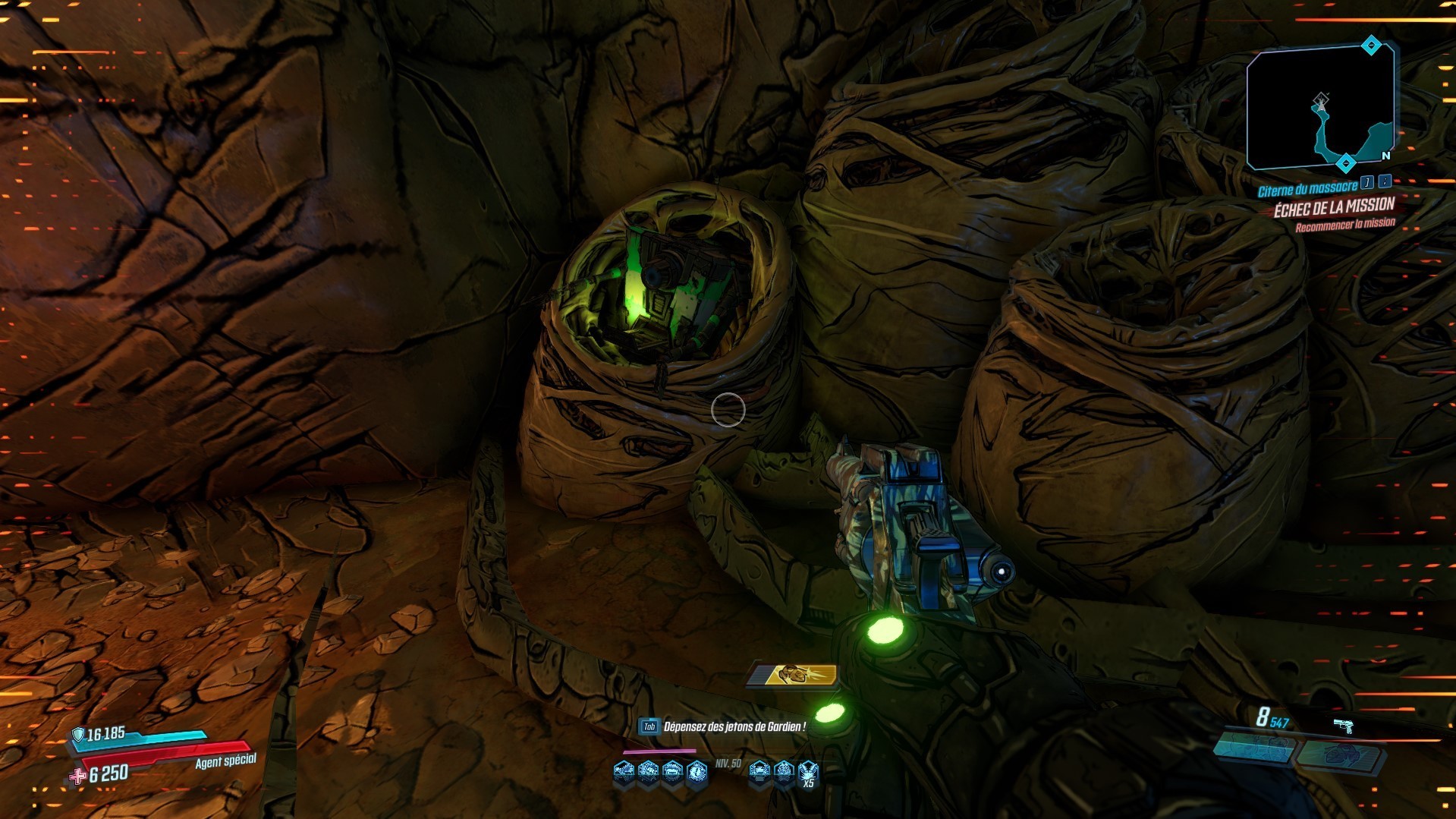Click the Dépensez des jetons de Gardien prompt

click(734, 726)
